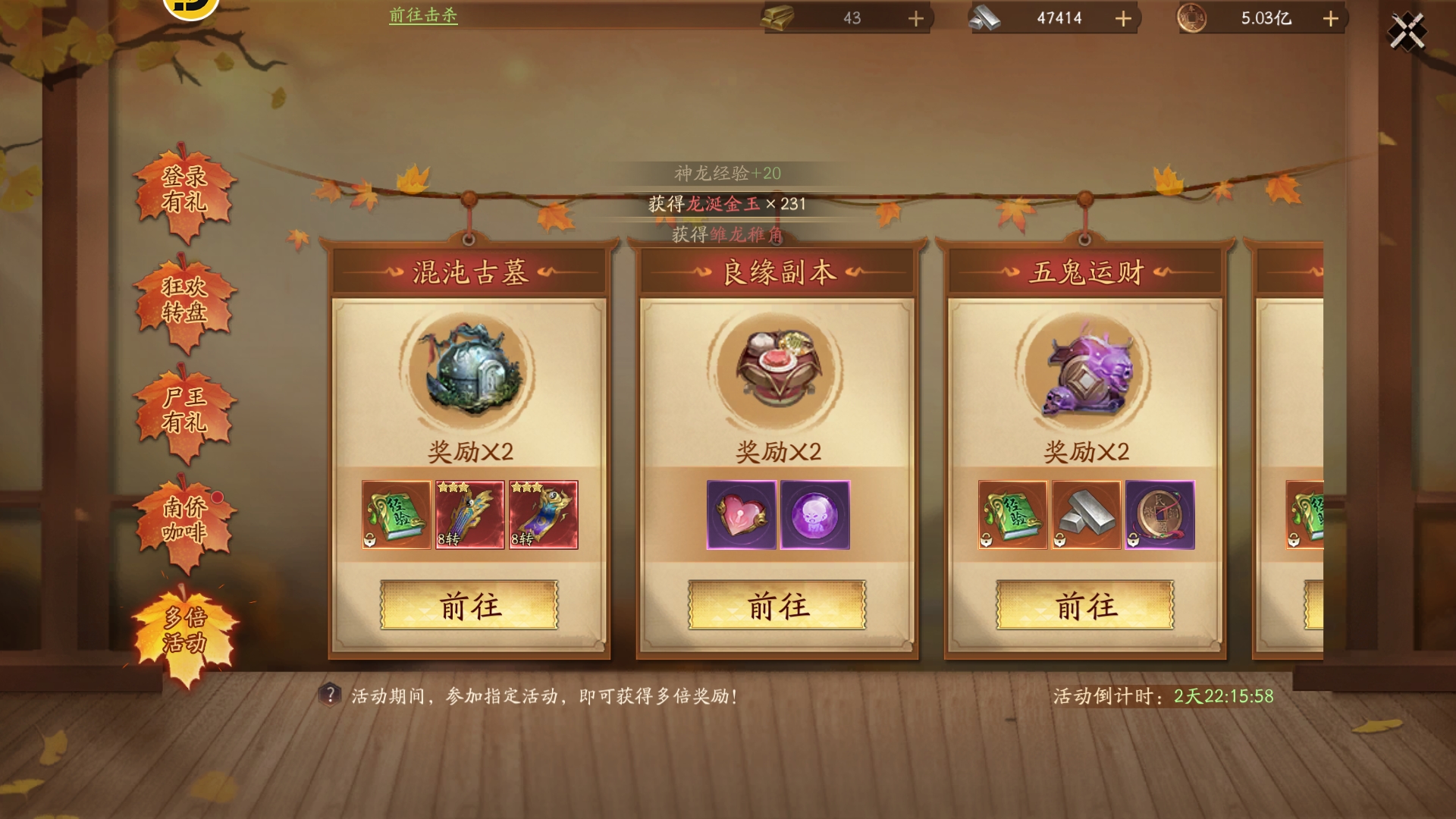The height and width of the screenshot is (819, 1456).
Task: Add silver using the plus beside 47414
Action: click(1123, 18)
